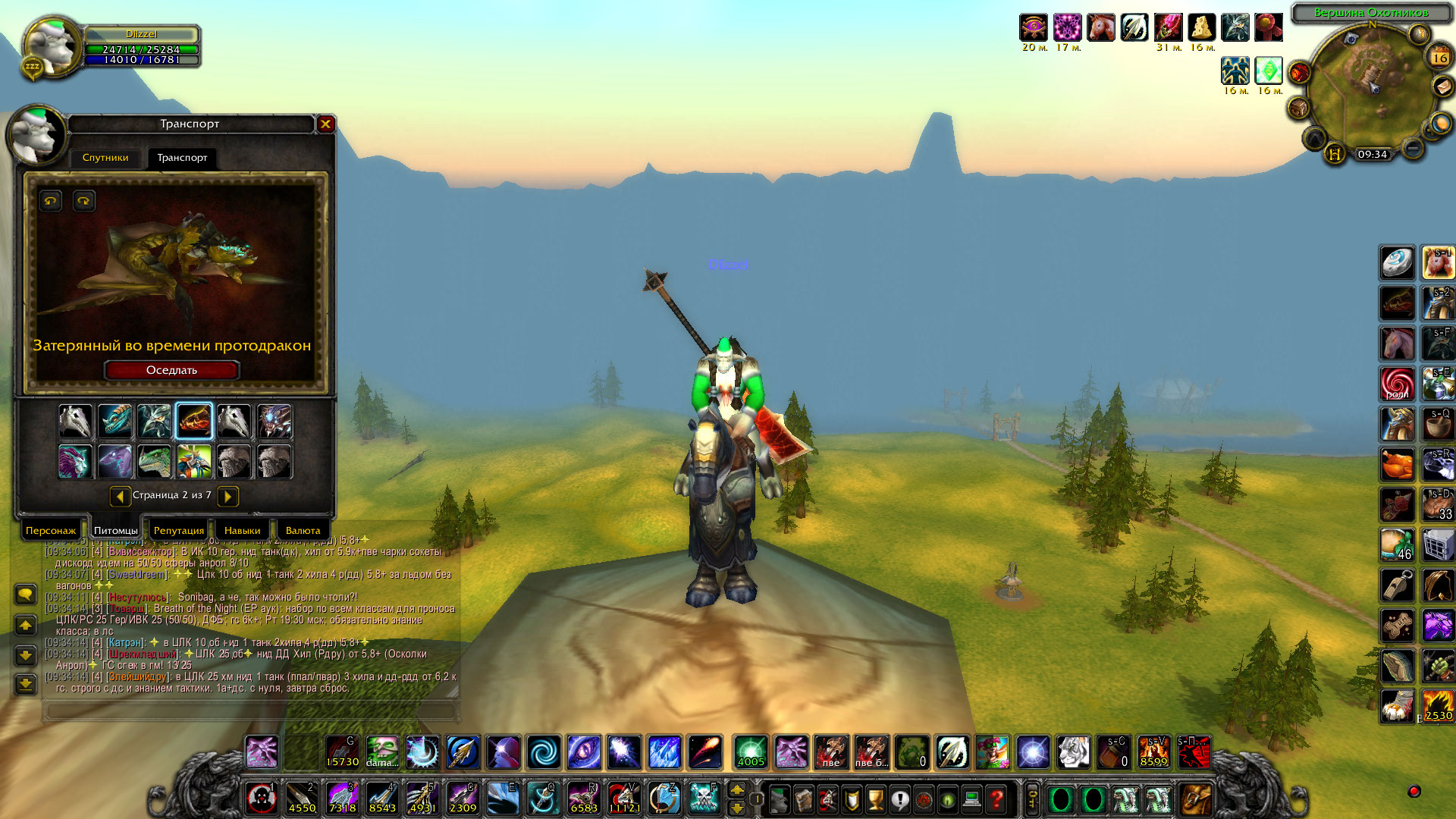This screenshot has height=819, width=1456.
Task: Click the Оседлать mount button
Action: click(171, 370)
